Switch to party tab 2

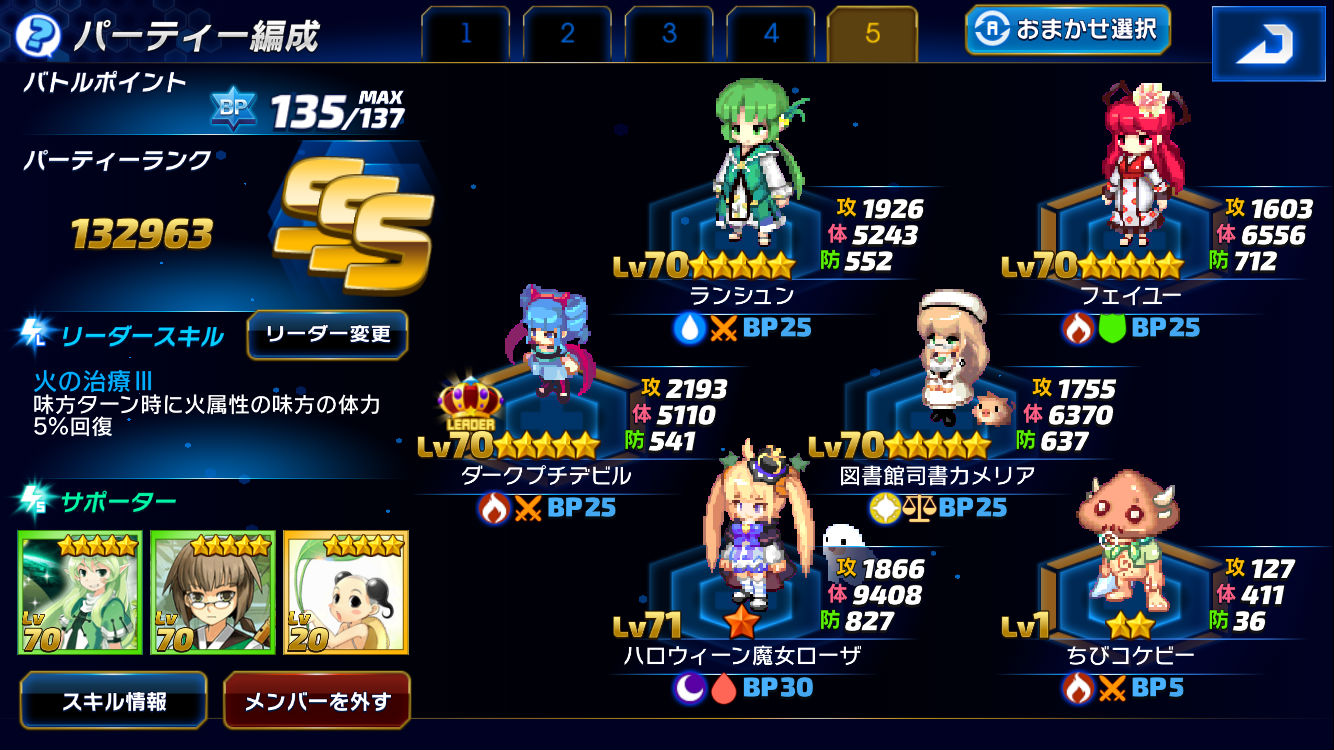567,34
